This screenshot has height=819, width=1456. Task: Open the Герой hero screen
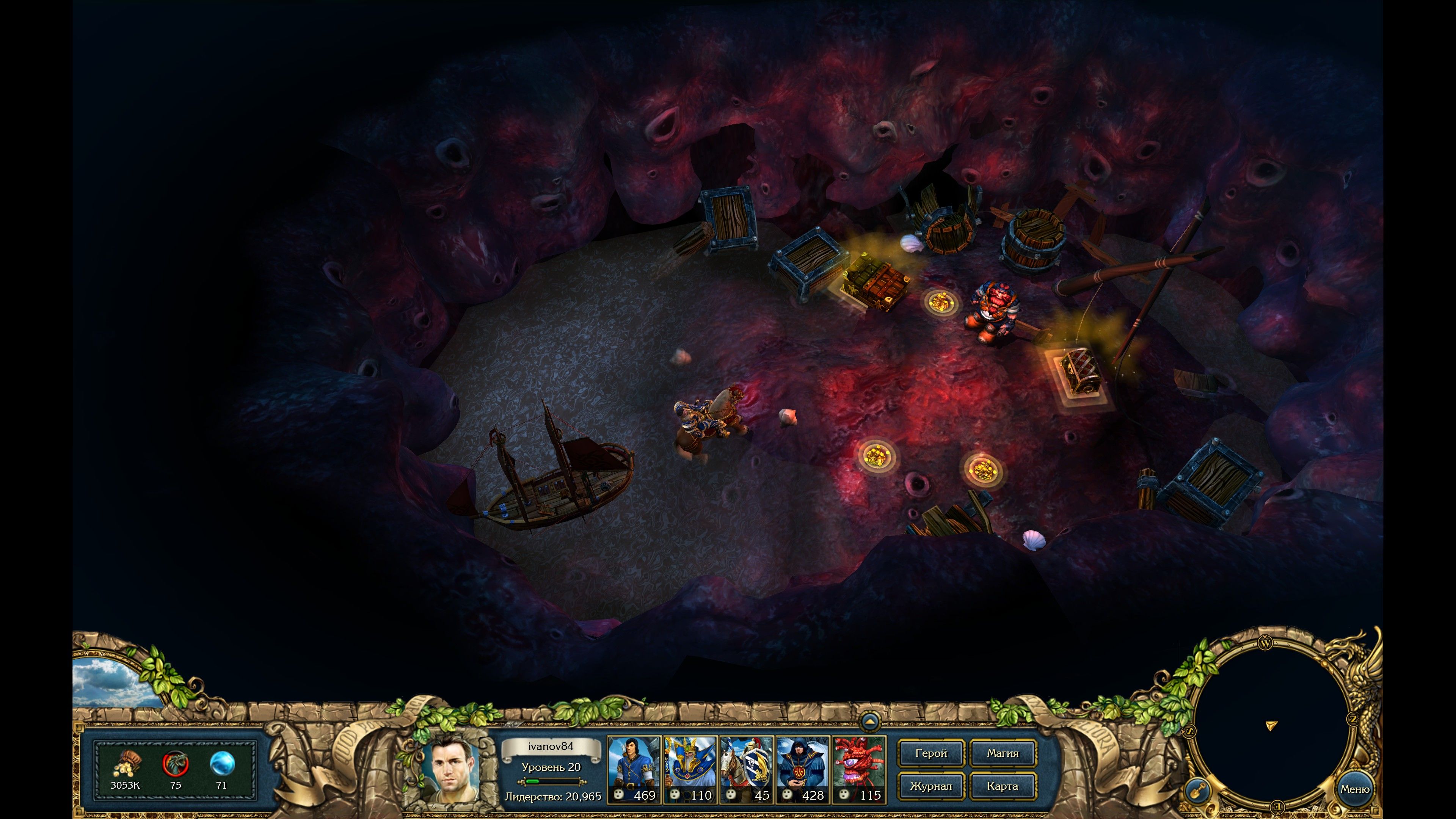click(x=931, y=753)
